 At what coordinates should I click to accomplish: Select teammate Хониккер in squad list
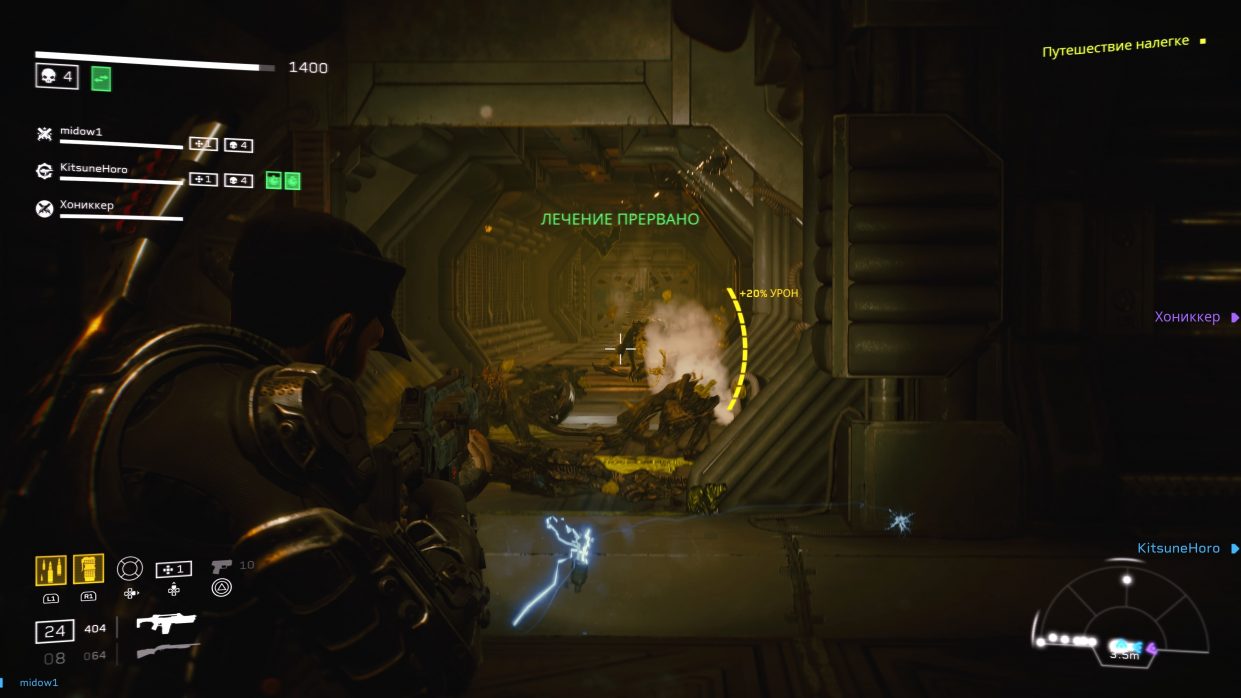[88, 207]
